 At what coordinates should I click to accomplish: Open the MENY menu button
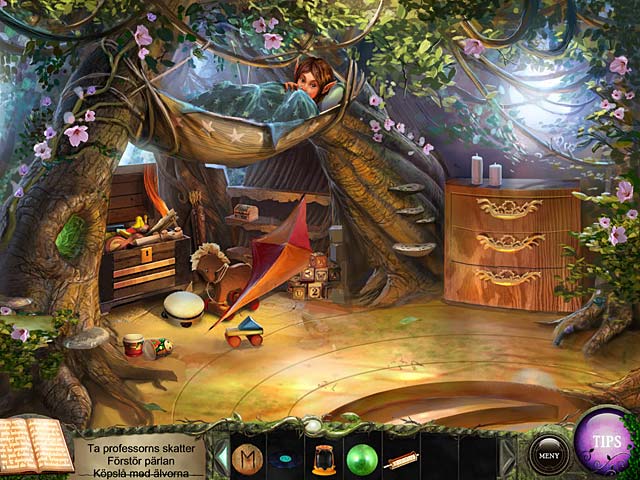(548, 455)
